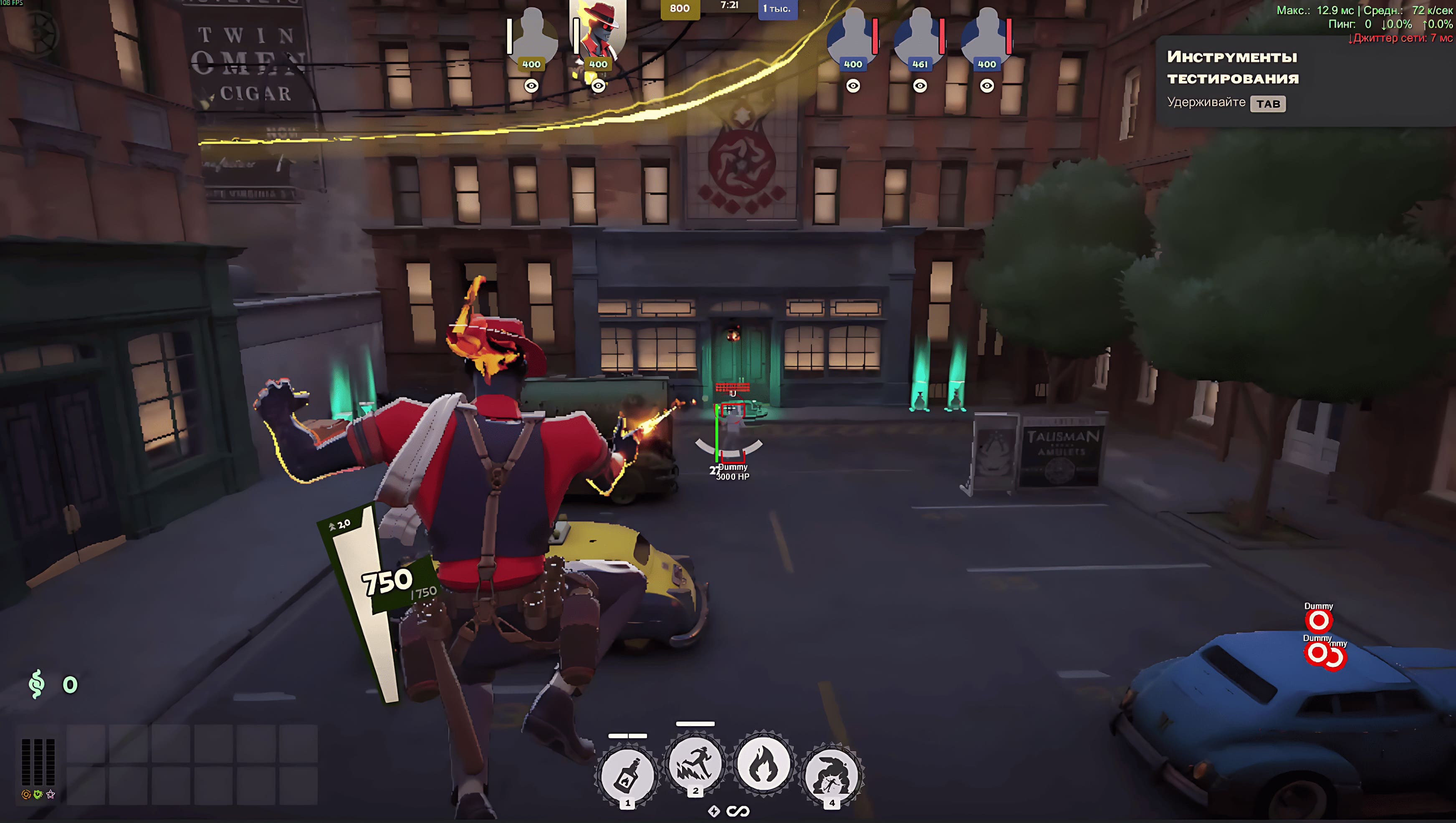Click the infinity ammo icon below the ability bar
This screenshot has height=823, width=1456.
(739, 812)
